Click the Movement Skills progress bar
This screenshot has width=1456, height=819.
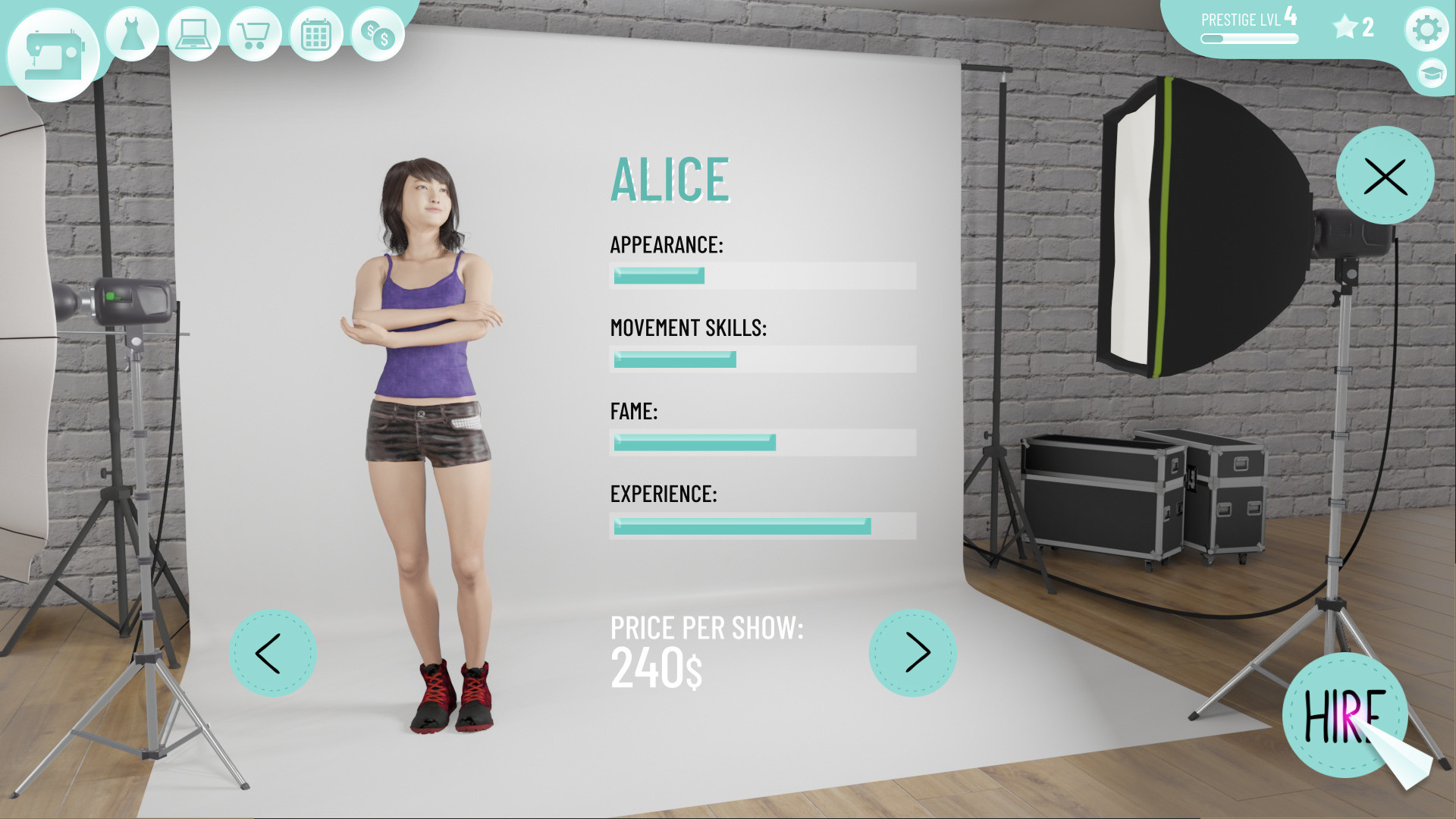click(763, 359)
